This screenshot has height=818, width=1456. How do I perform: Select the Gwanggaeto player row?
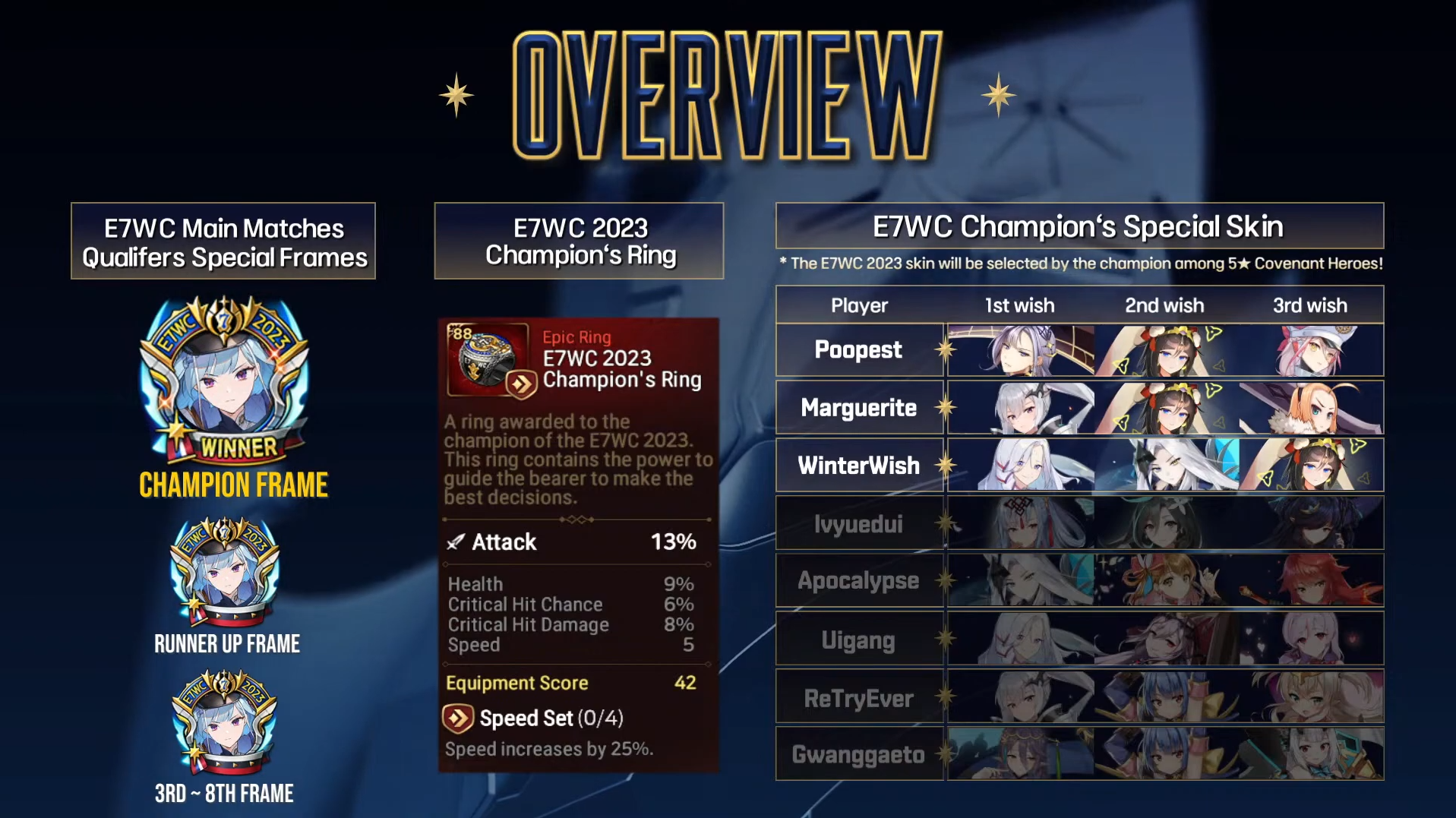click(x=858, y=754)
